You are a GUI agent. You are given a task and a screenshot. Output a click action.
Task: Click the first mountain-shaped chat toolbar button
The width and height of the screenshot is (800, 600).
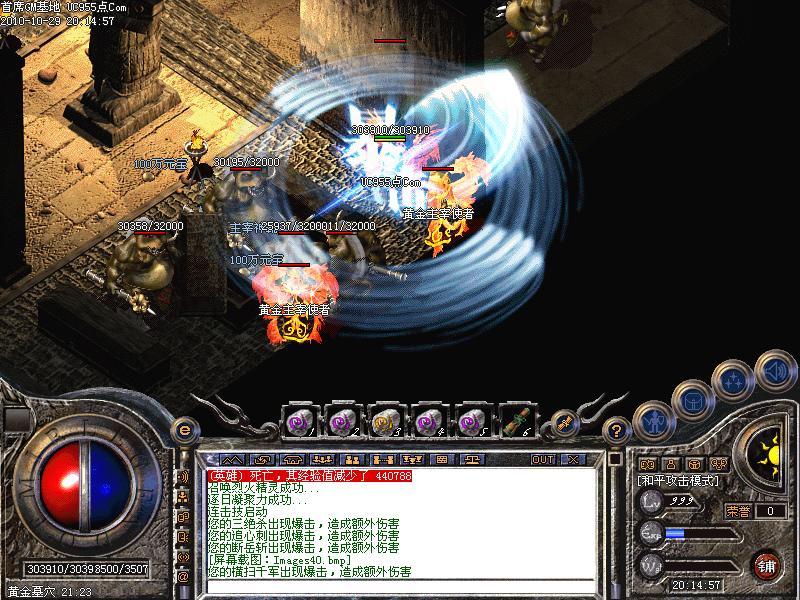point(232,459)
